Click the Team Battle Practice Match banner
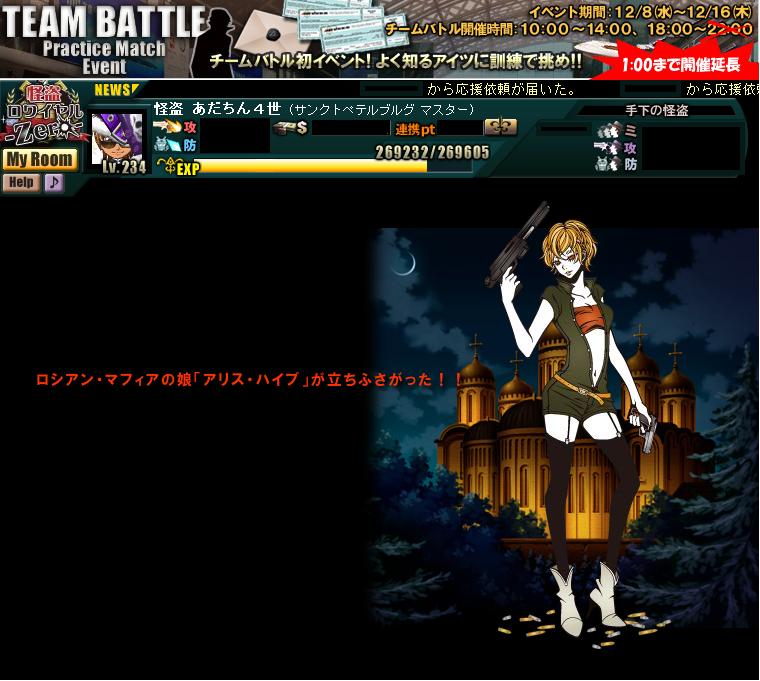The width and height of the screenshot is (760, 681). click(380, 39)
